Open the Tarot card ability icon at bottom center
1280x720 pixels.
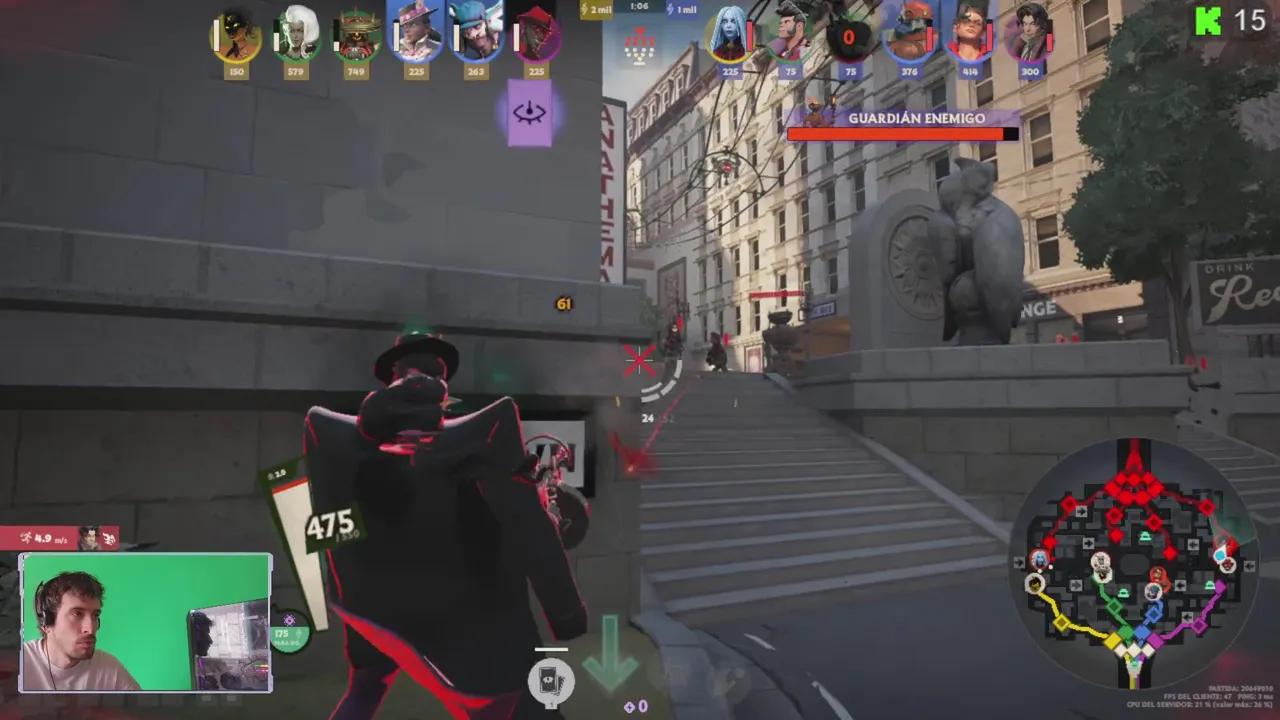click(550, 681)
